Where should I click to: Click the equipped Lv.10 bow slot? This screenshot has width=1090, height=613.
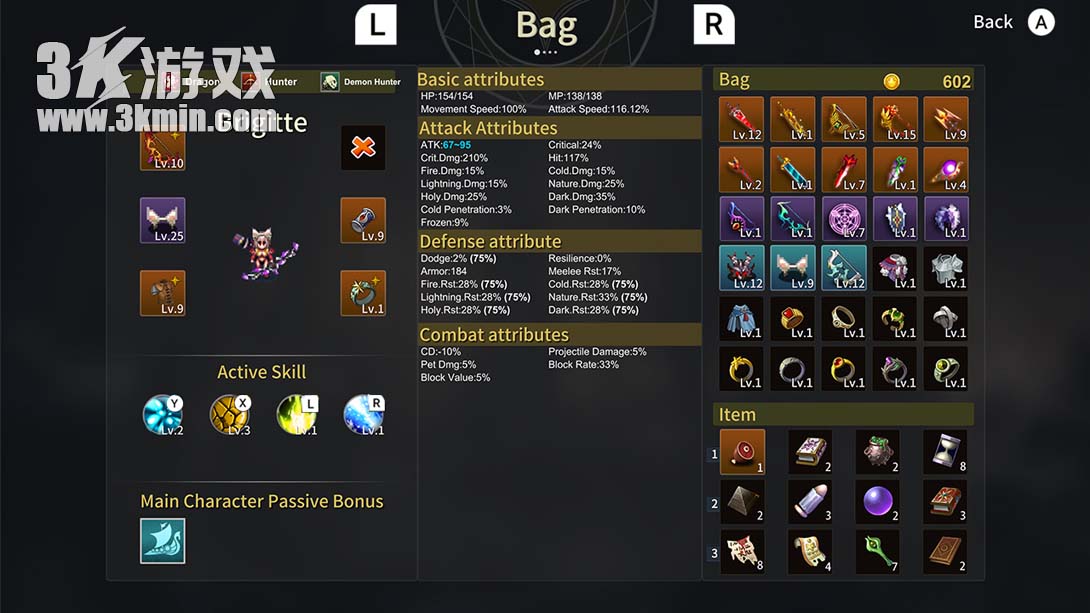click(x=162, y=148)
